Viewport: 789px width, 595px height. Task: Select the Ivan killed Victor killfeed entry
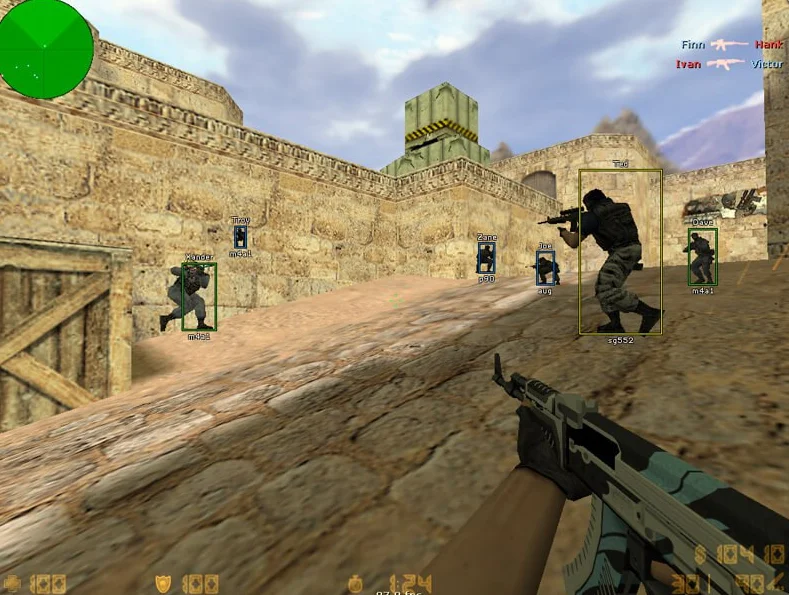(728, 64)
